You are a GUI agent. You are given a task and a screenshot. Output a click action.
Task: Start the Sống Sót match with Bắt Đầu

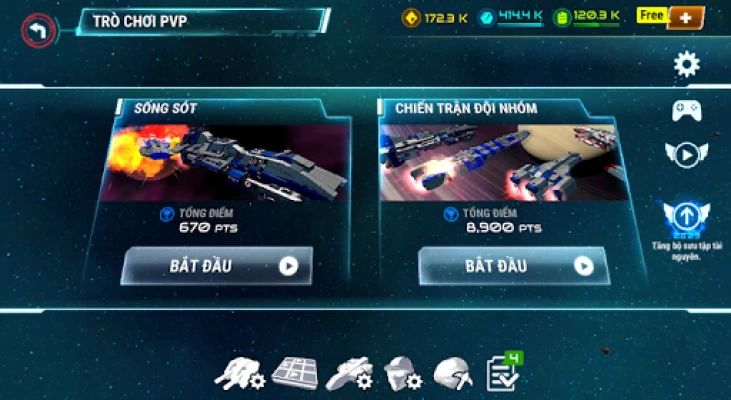point(217,266)
